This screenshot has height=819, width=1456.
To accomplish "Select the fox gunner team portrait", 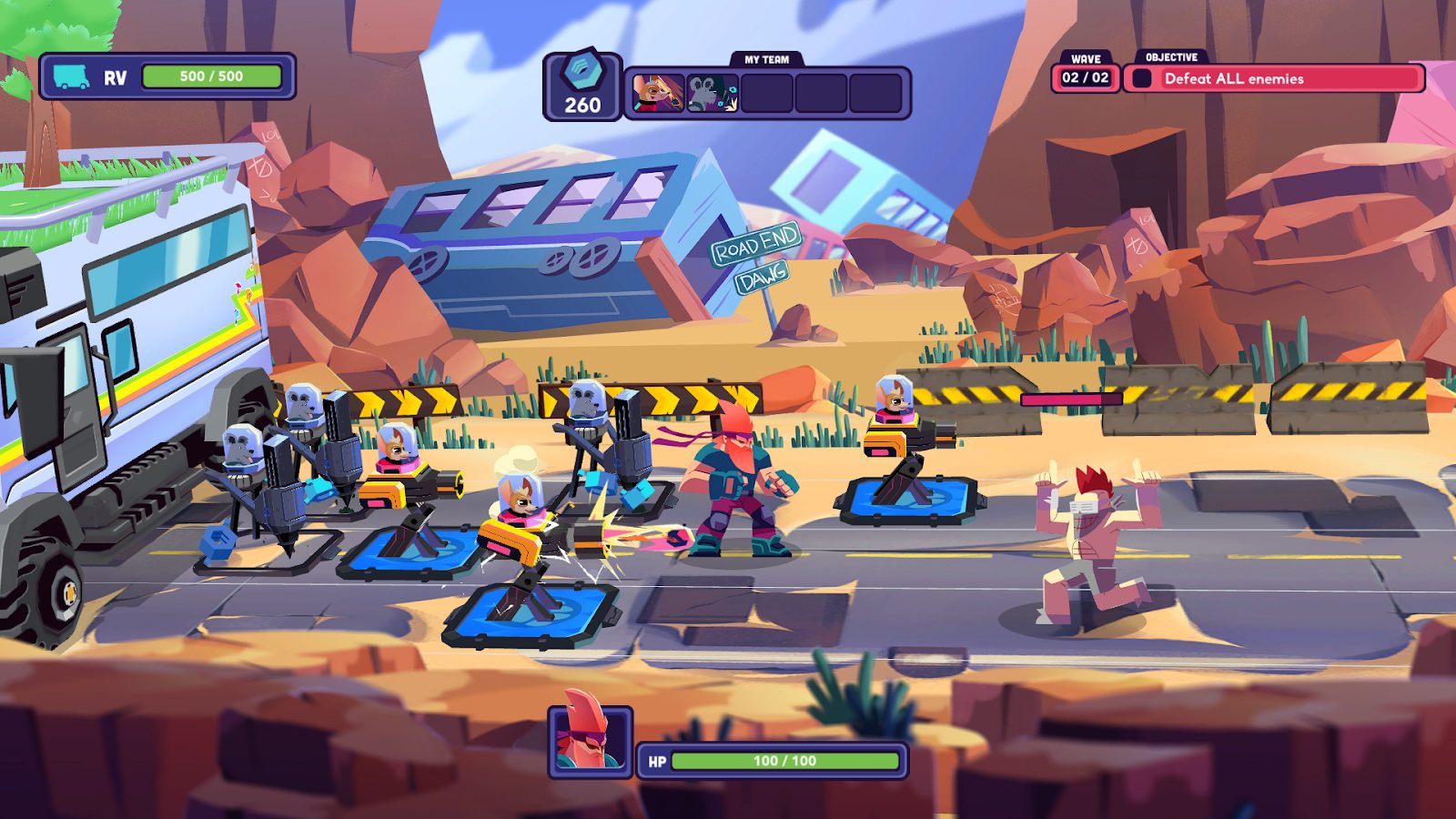I will click(x=658, y=93).
